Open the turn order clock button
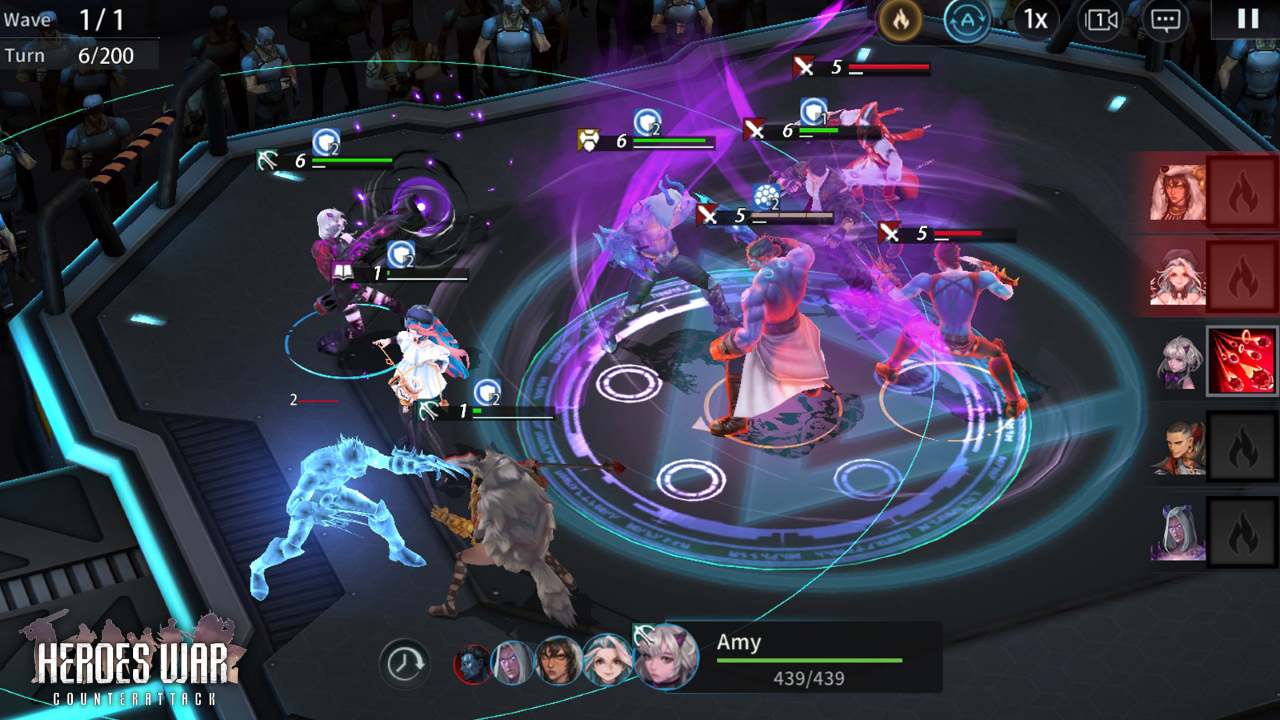This screenshot has height=720, width=1280. tap(404, 663)
